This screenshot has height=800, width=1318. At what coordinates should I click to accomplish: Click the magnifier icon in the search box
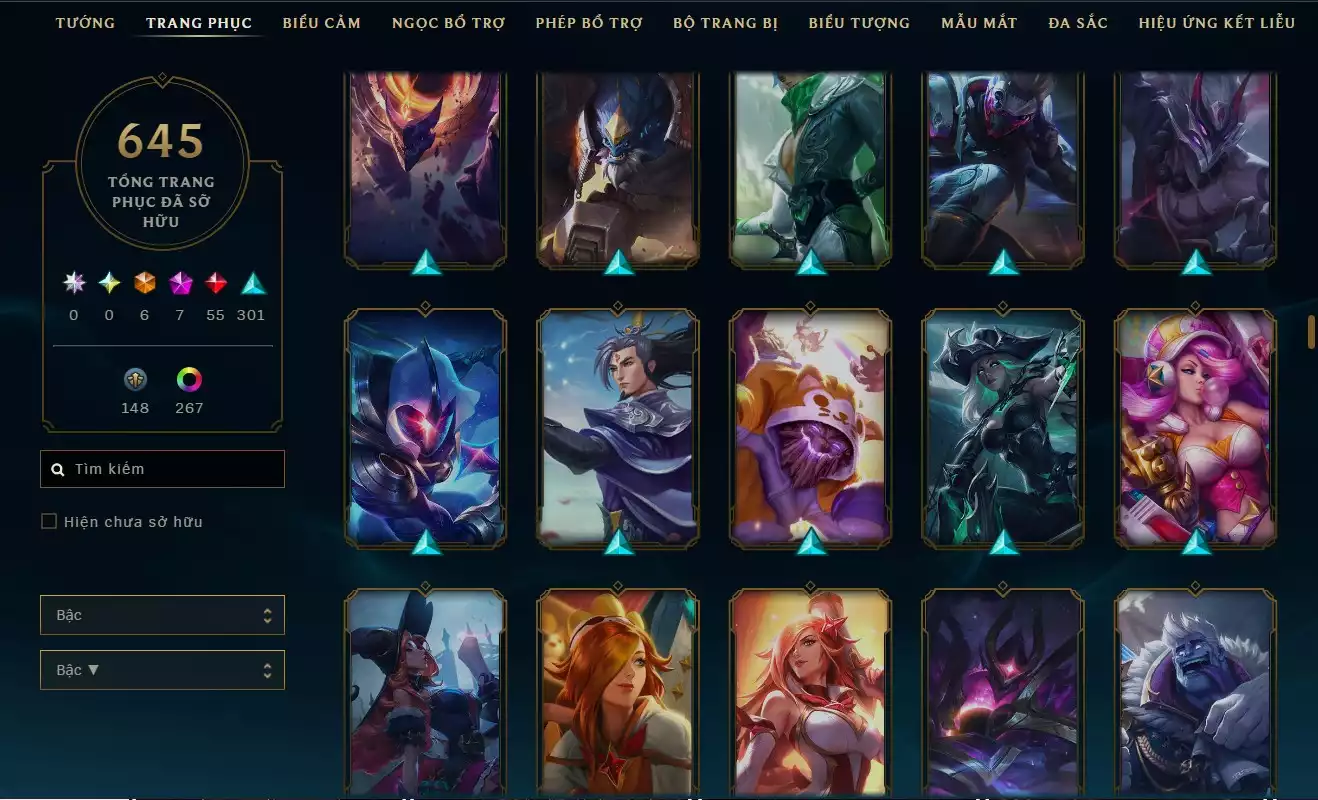click(56, 468)
